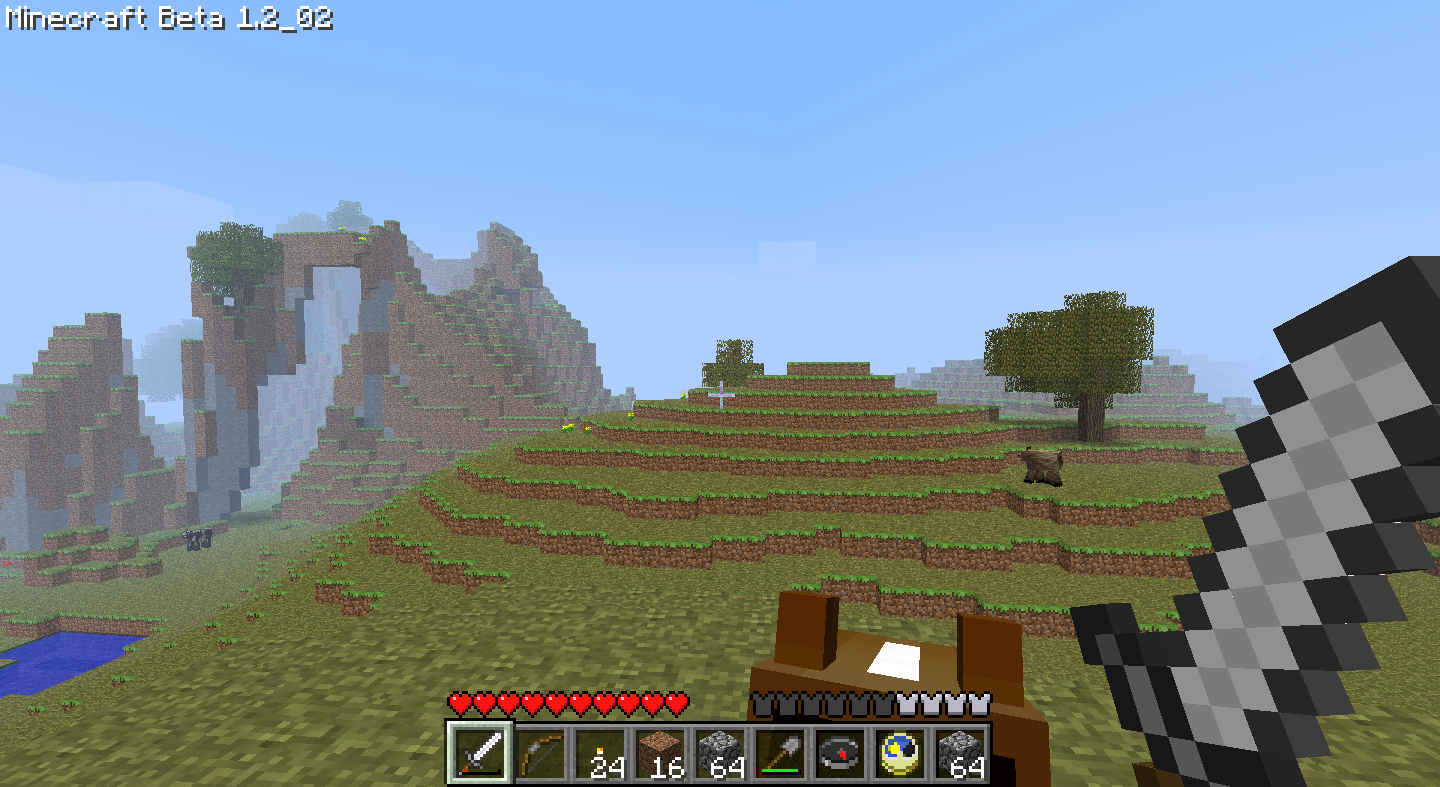Click the white seat of the boat ahead
This screenshot has height=787, width=1440.
(897, 657)
